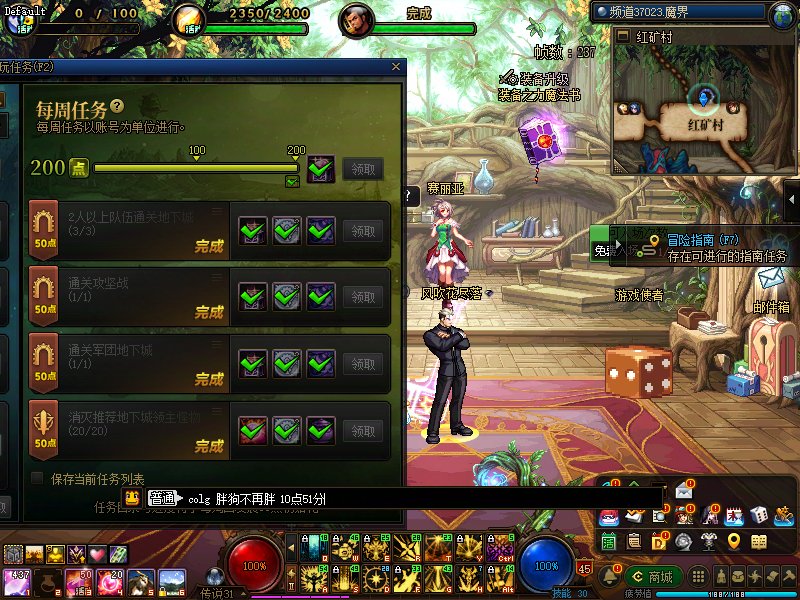Claim the 200-point weekly reward

362,169
